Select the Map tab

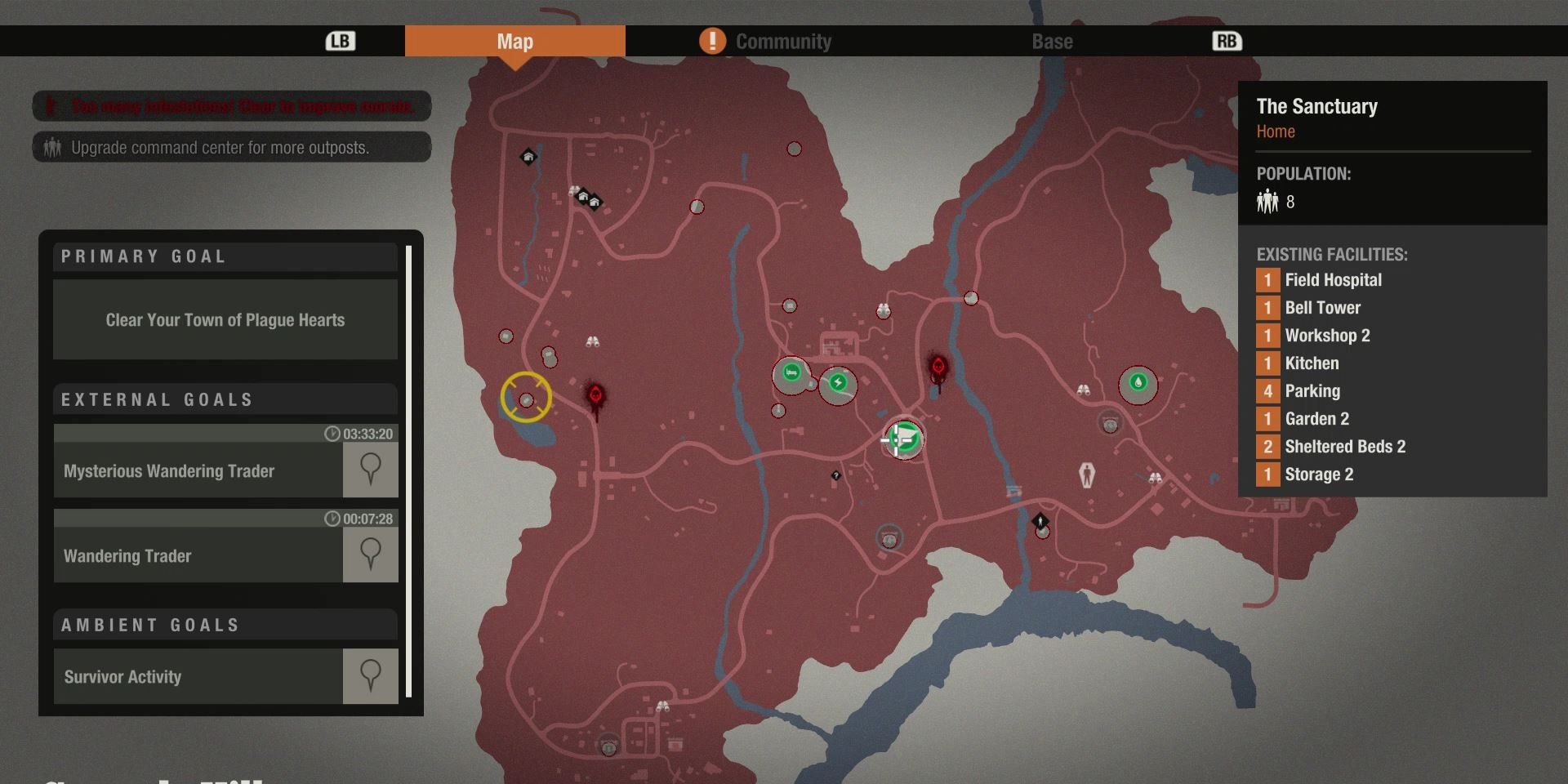pyautogui.click(x=514, y=42)
